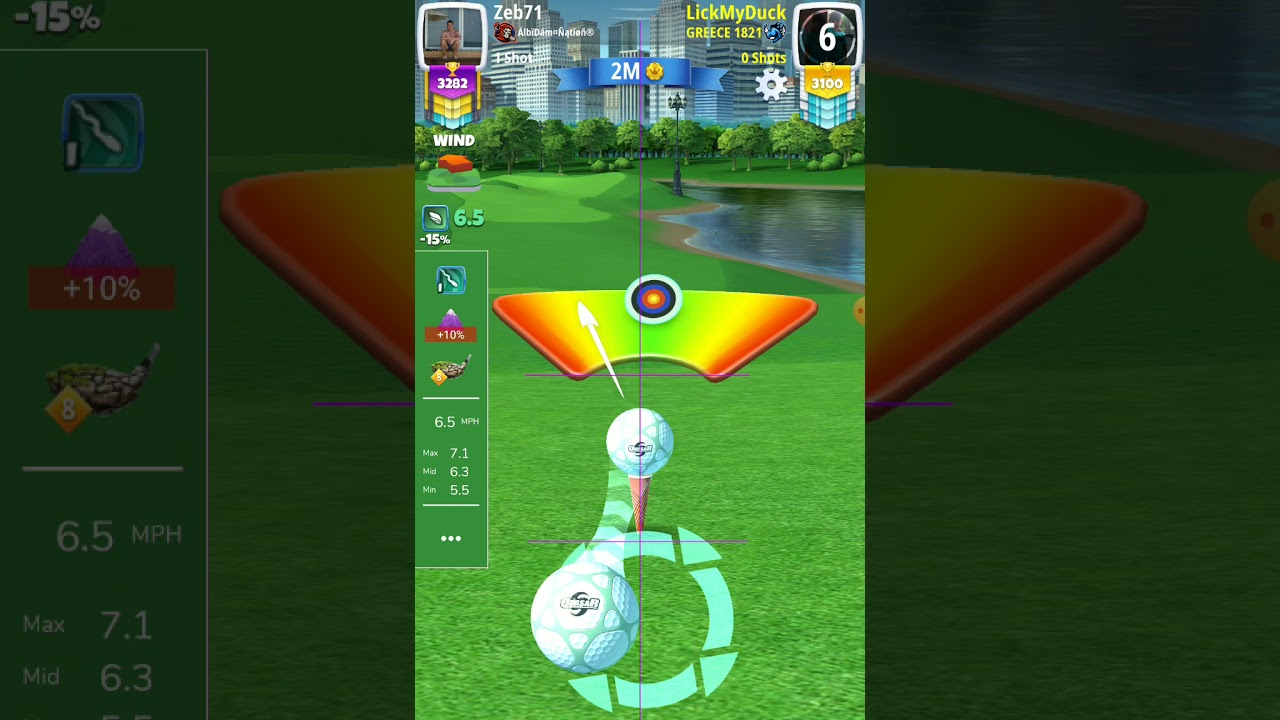Open the gear settings menu
Image resolution: width=1280 pixels, height=720 pixels.
(771, 85)
